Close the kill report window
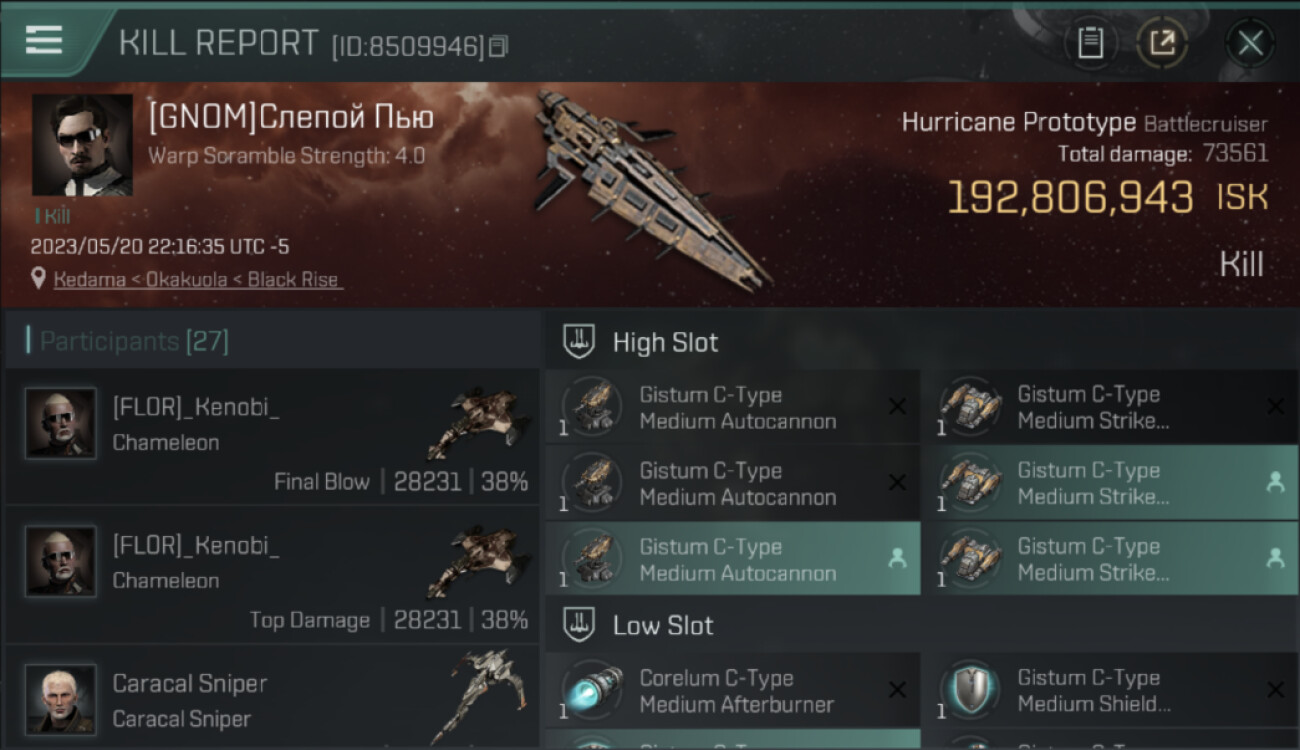The width and height of the screenshot is (1300, 750). 1250,43
